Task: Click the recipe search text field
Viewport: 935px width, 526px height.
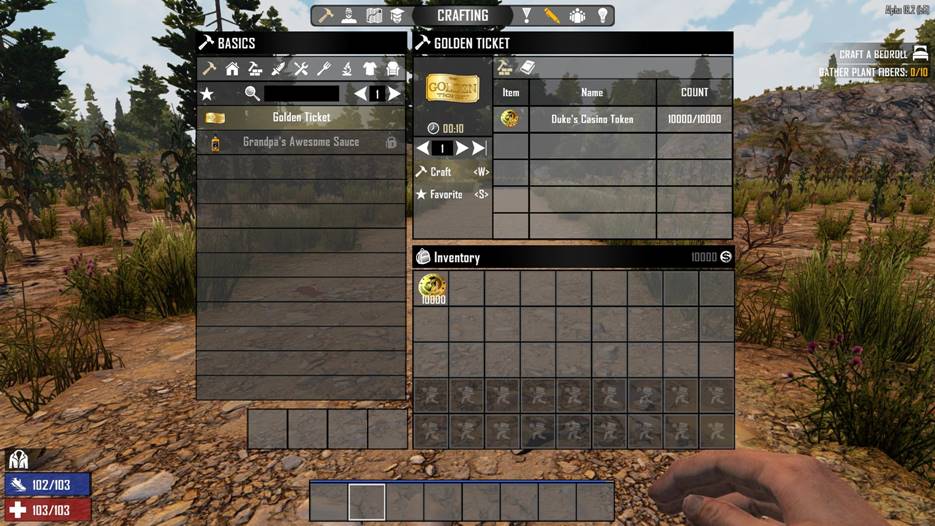Action: pos(301,94)
